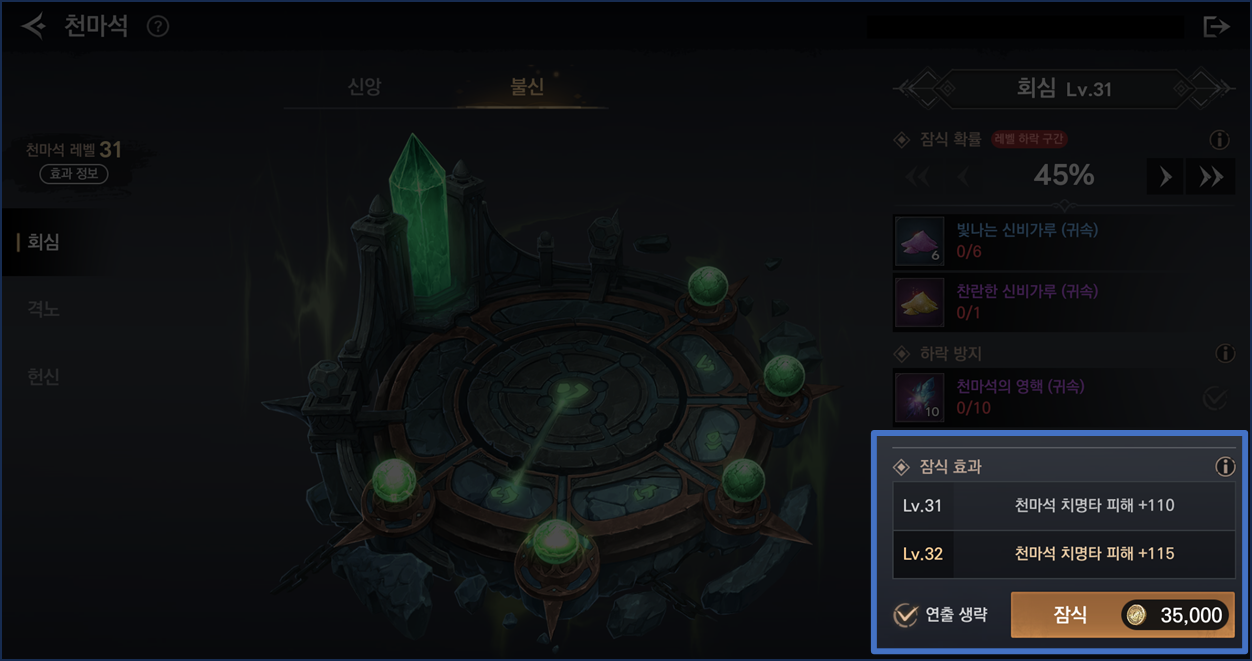Choose 헌신 in the left menu
Image resolution: width=1252 pixels, height=661 pixels.
tap(44, 377)
